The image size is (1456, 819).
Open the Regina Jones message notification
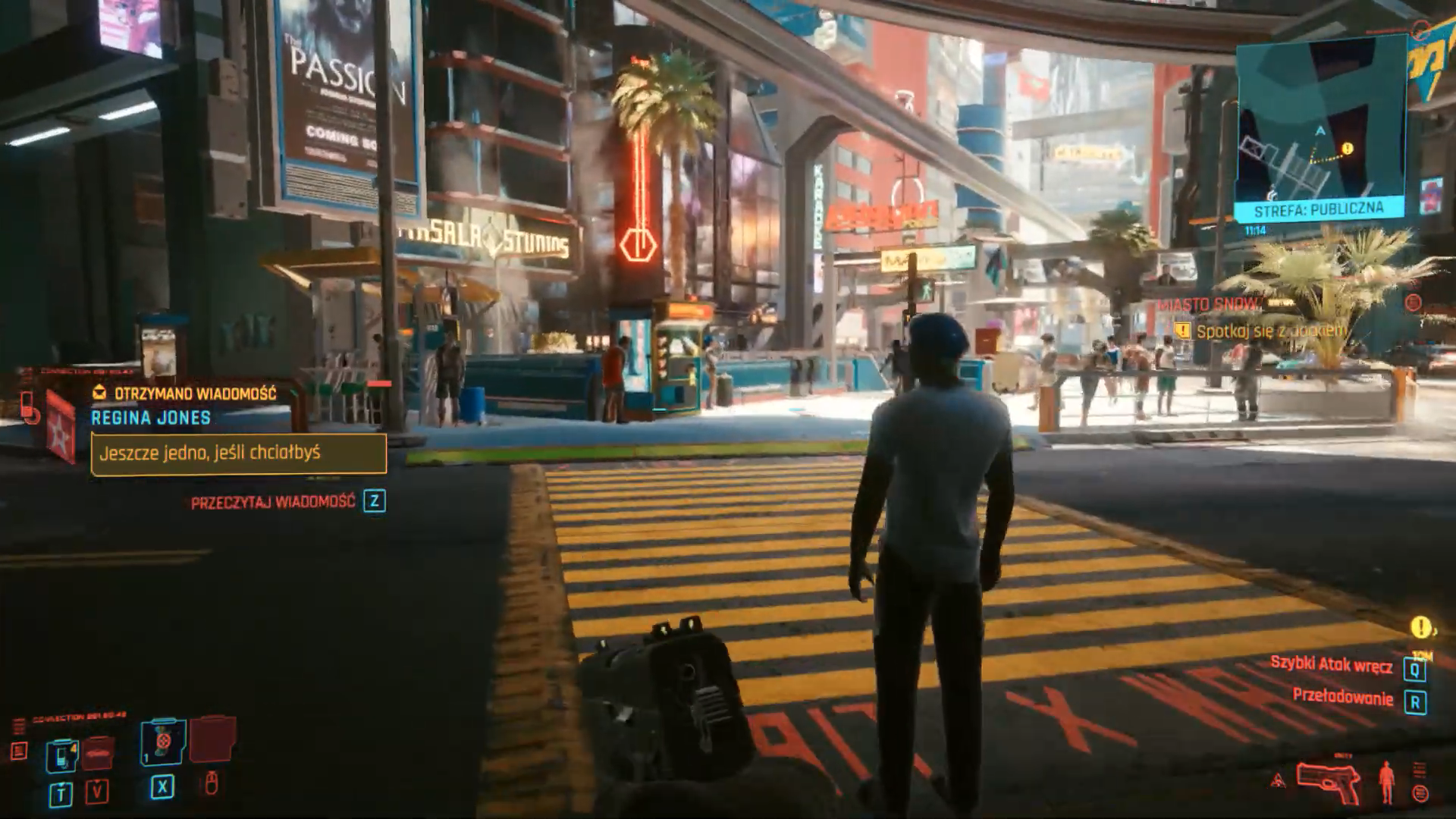click(x=238, y=453)
